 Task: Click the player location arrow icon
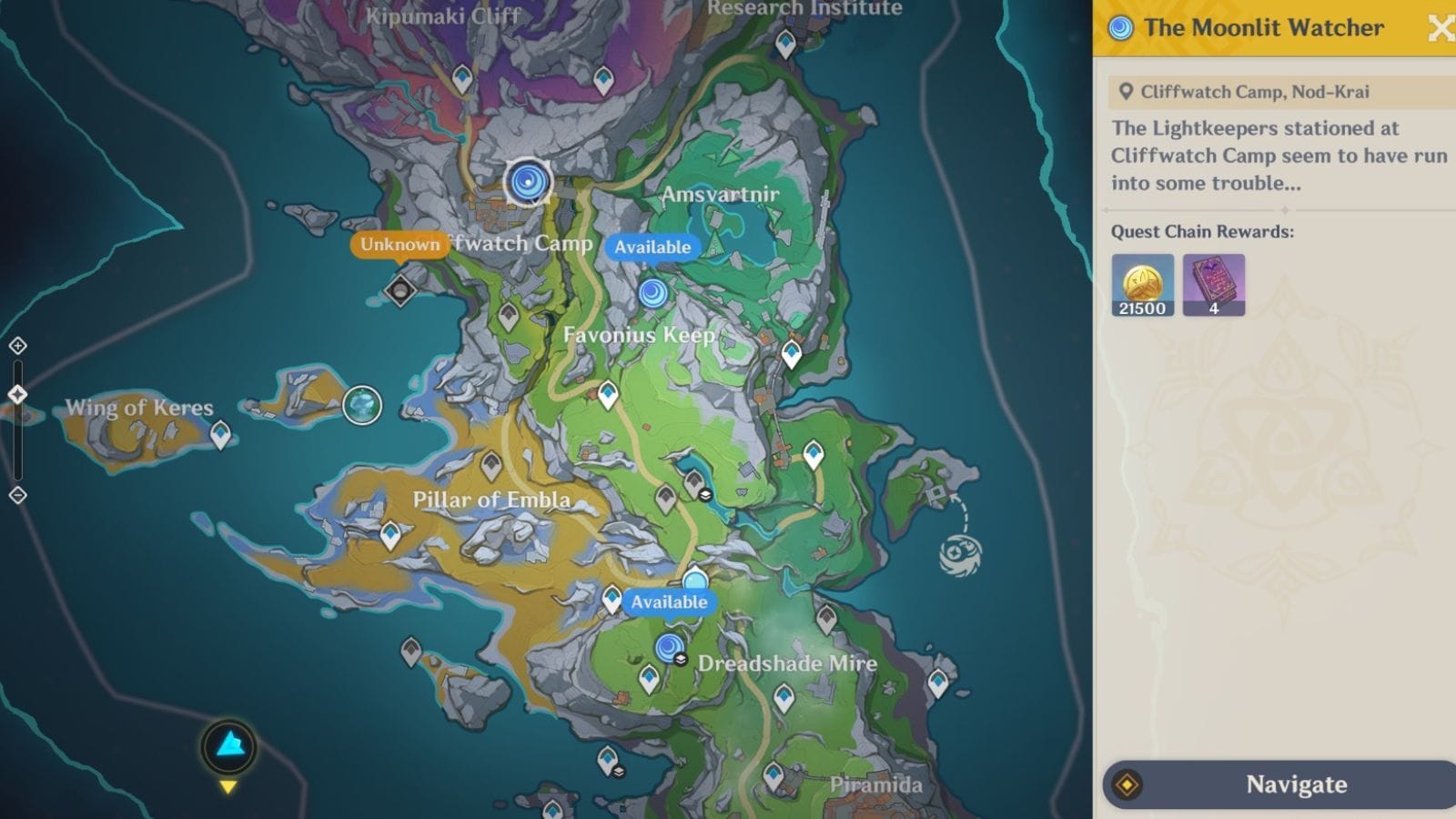tap(230, 747)
